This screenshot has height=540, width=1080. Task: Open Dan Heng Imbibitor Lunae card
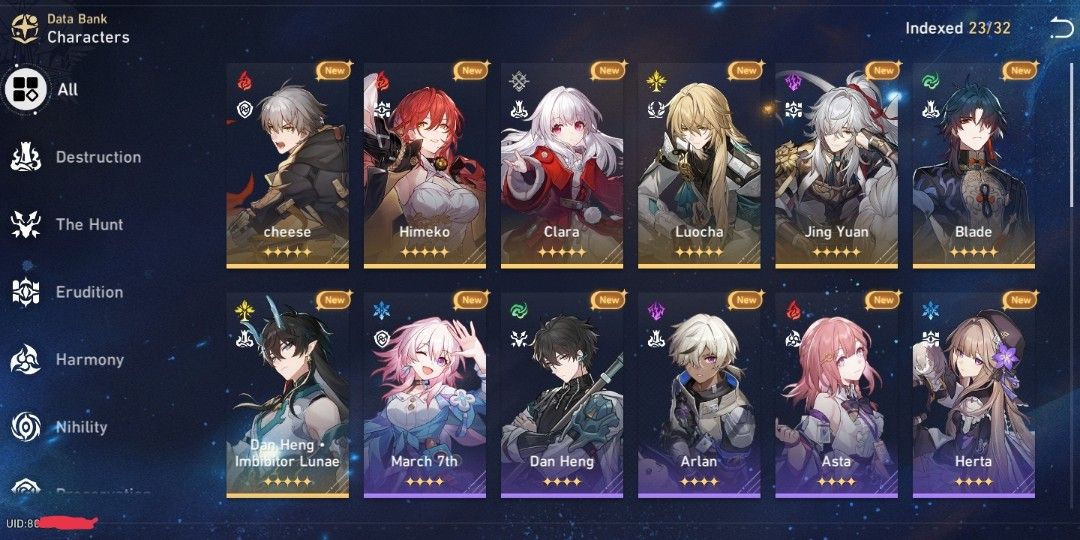pyautogui.click(x=287, y=395)
